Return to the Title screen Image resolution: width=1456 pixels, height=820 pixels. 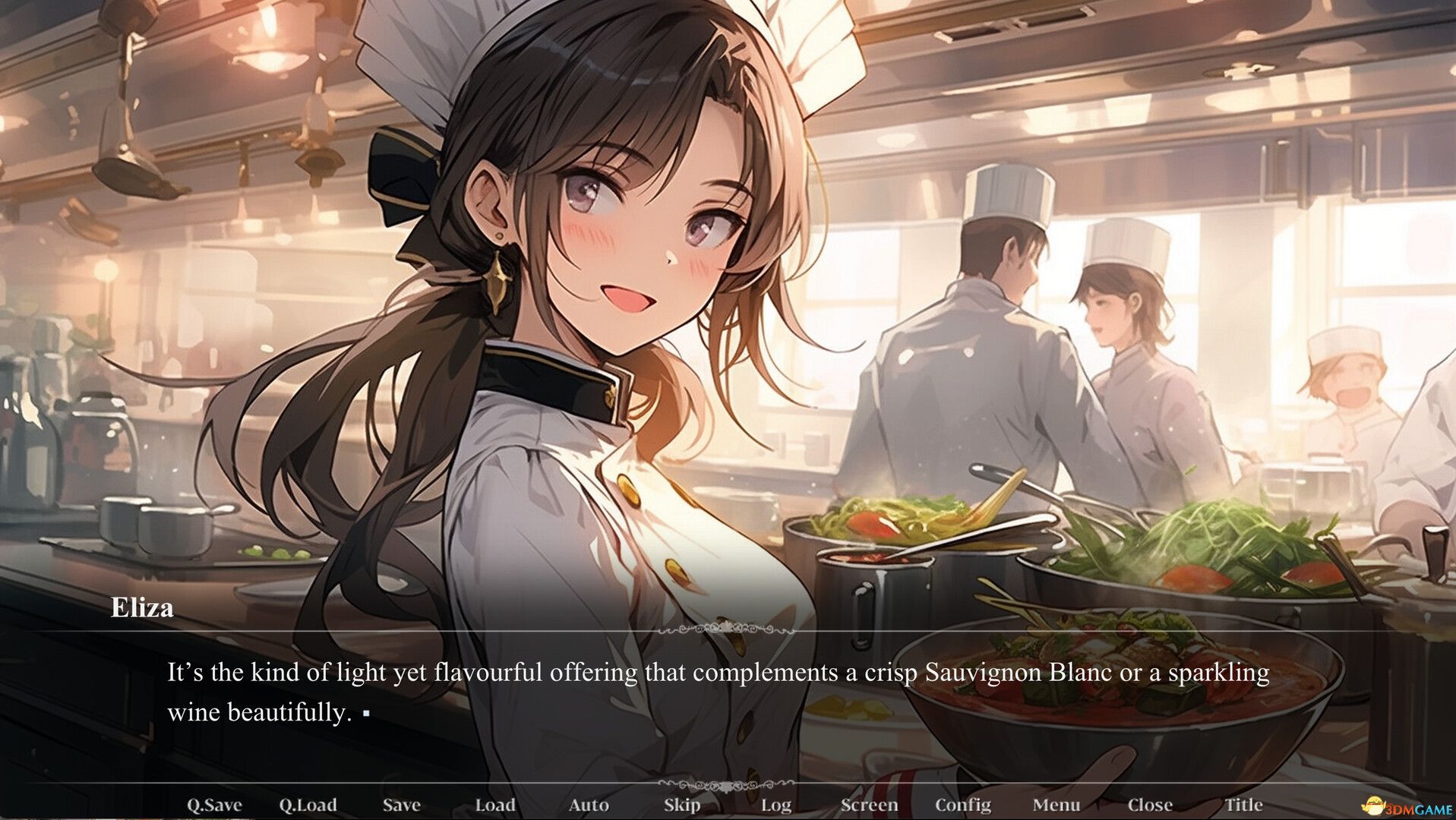coord(1245,804)
